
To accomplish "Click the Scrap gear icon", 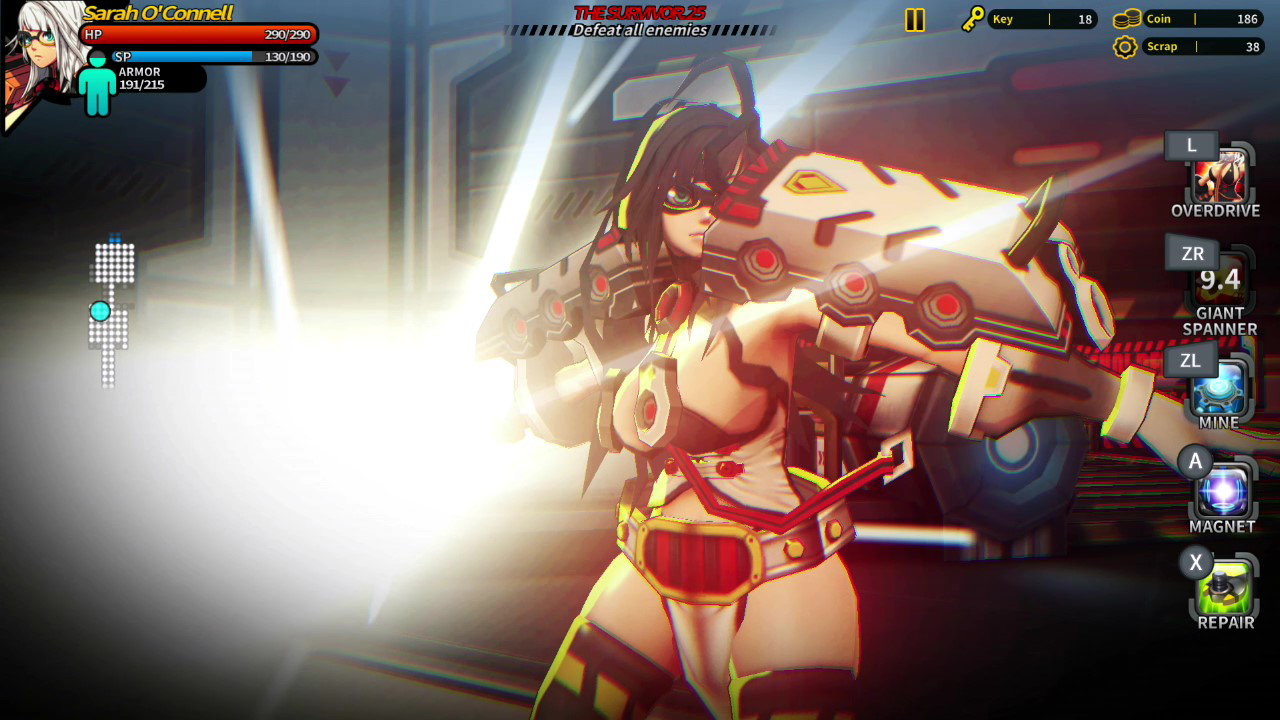I will click(x=1127, y=46).
